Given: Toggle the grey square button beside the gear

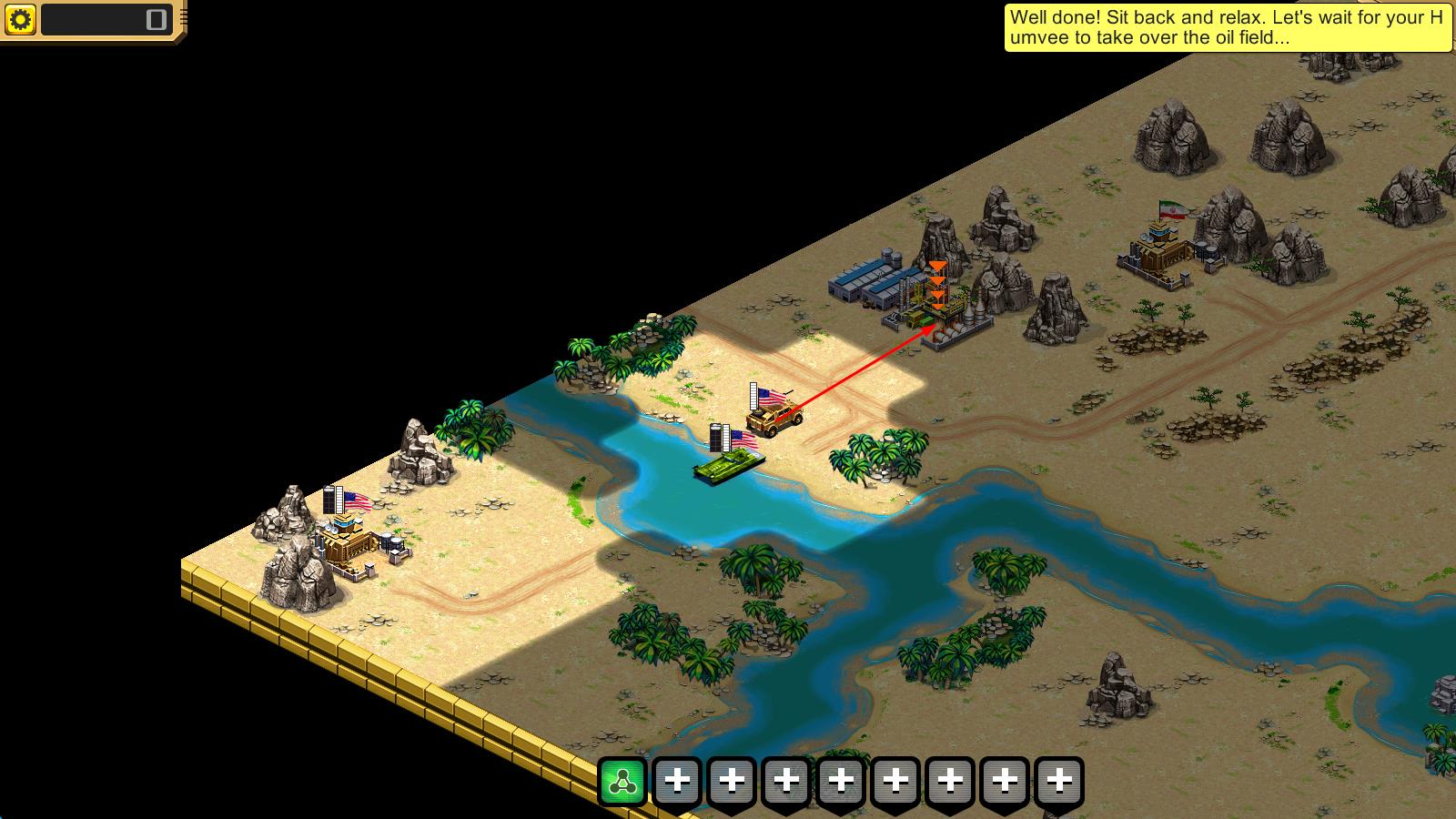Looking at the screenshot, I should (x=157, y=19).
